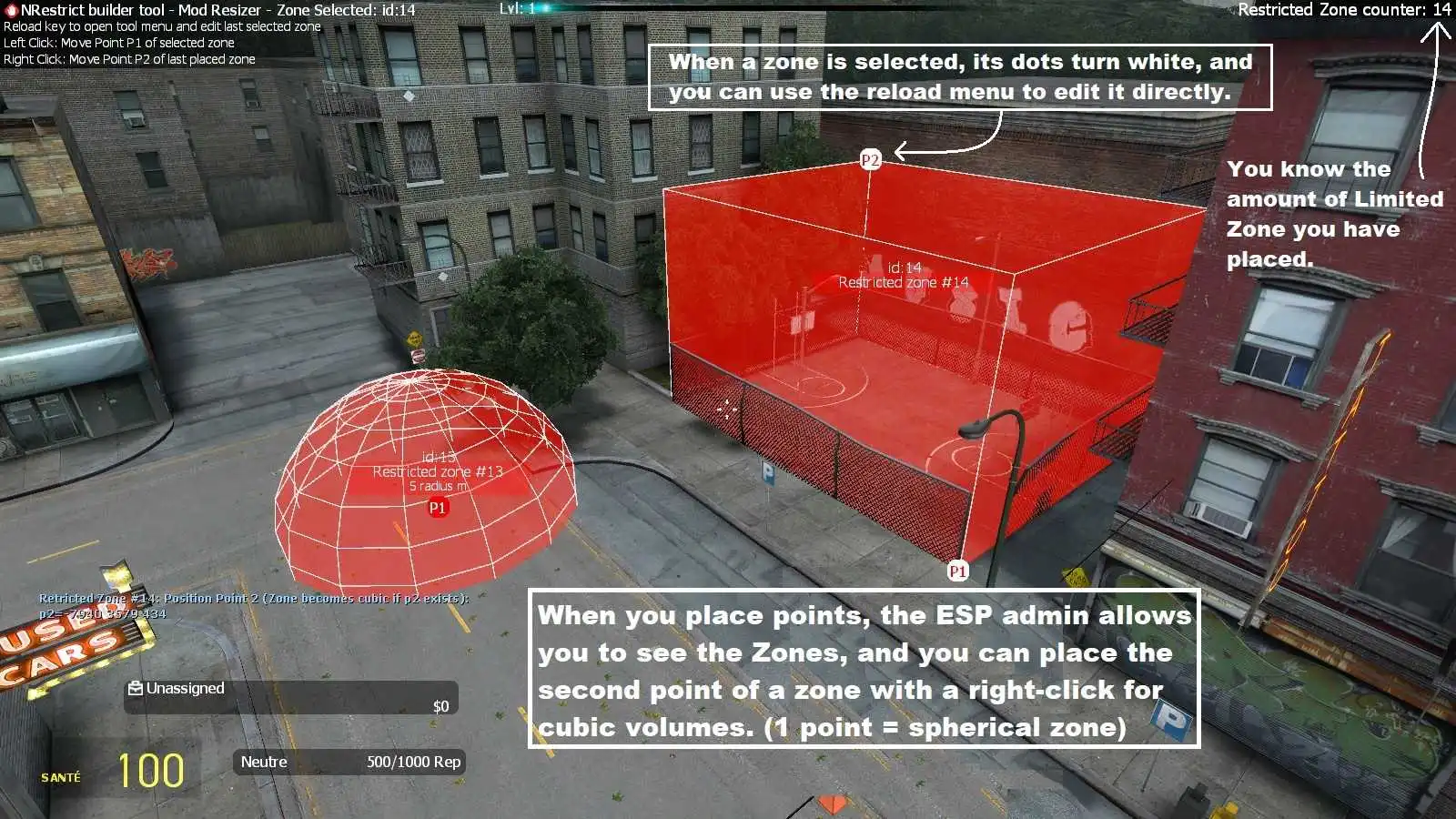Select the P2 point marker of zone 14
Screen dimensions: 1456x819
coord(871,160)
